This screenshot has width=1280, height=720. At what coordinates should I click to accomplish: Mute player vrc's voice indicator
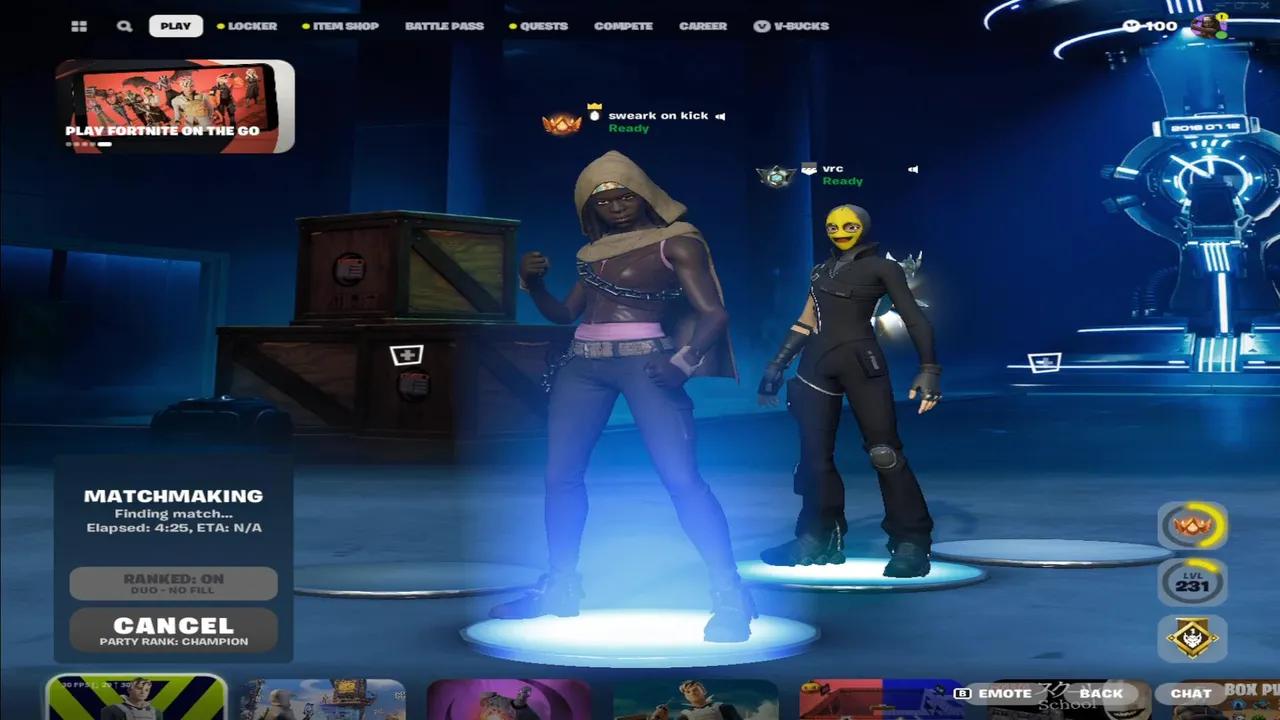point(911,169)
